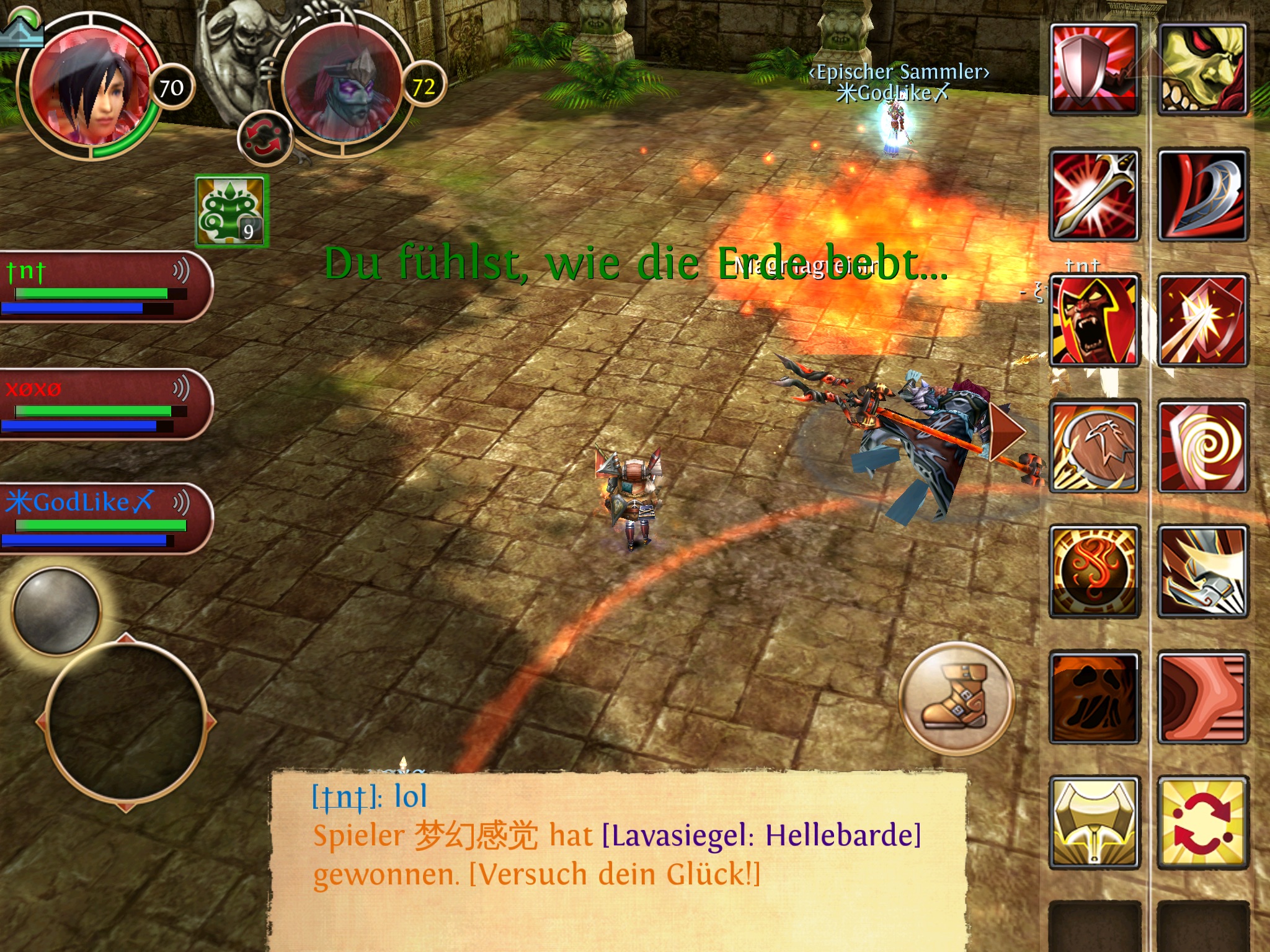
Task: Activate the wooden eagle shield skill
Action: 1095,446
